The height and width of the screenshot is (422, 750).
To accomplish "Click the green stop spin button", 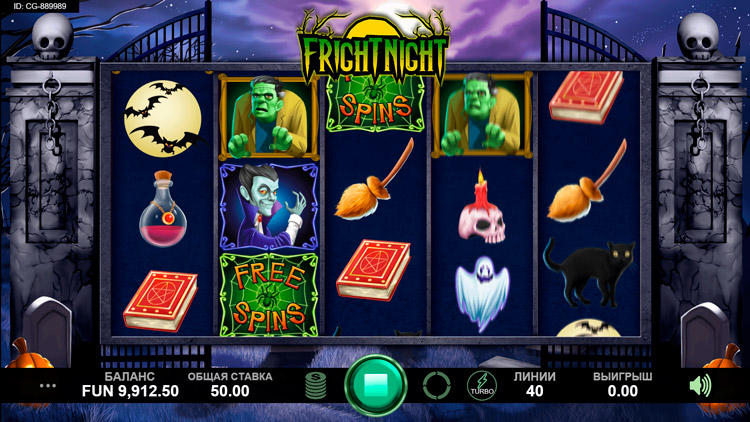I will pyautogui.click(x=376, y=385).
